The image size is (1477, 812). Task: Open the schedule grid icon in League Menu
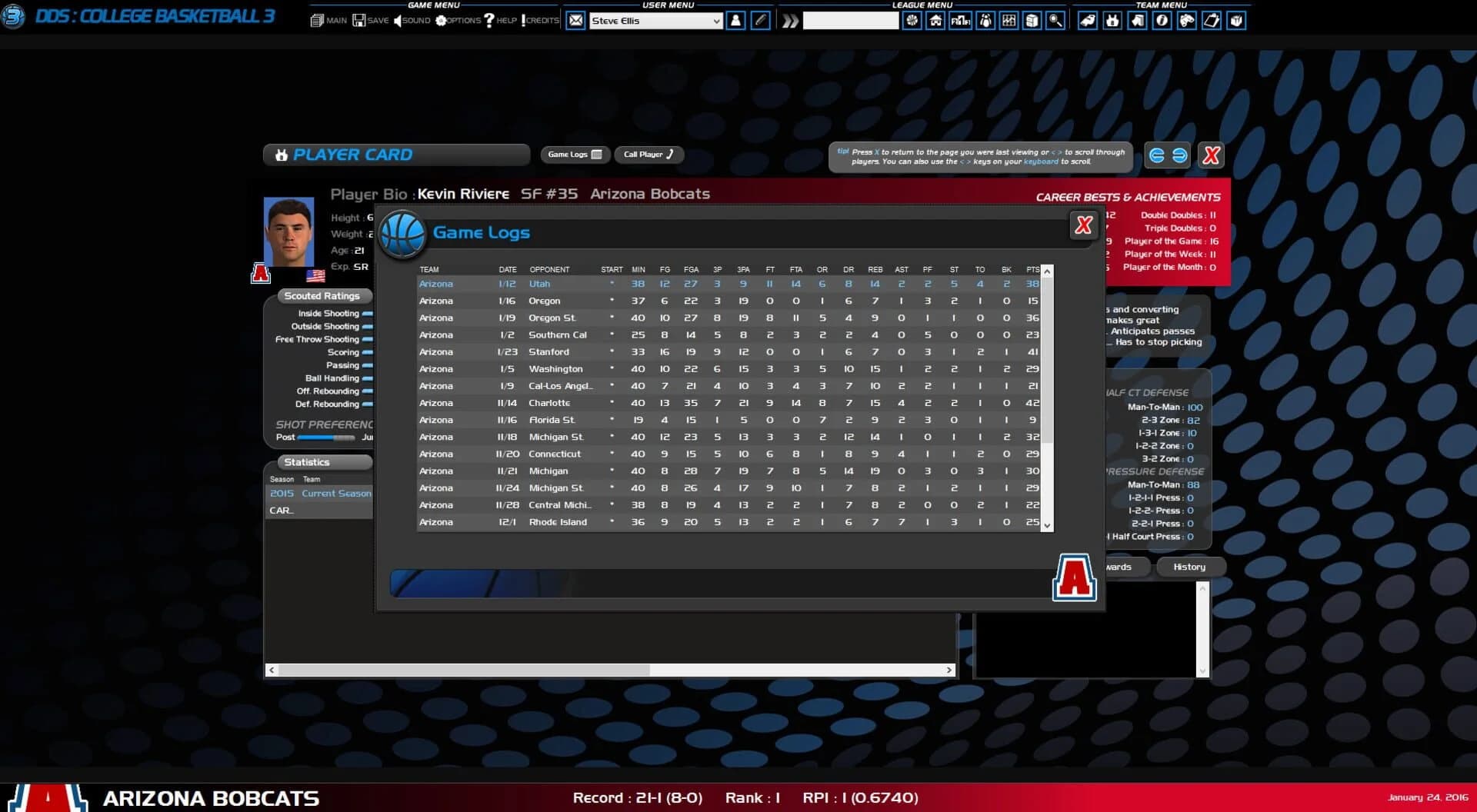click(x=1009, y=21)
